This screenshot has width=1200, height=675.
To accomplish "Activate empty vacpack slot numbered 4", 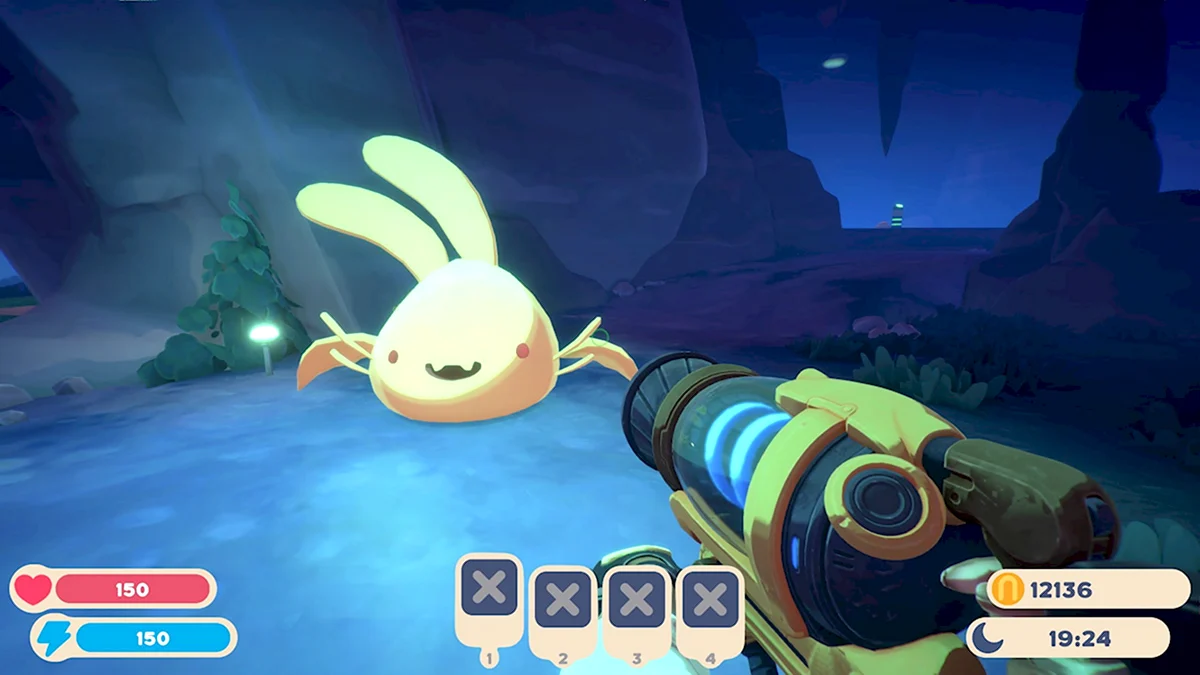I will 710,600.
